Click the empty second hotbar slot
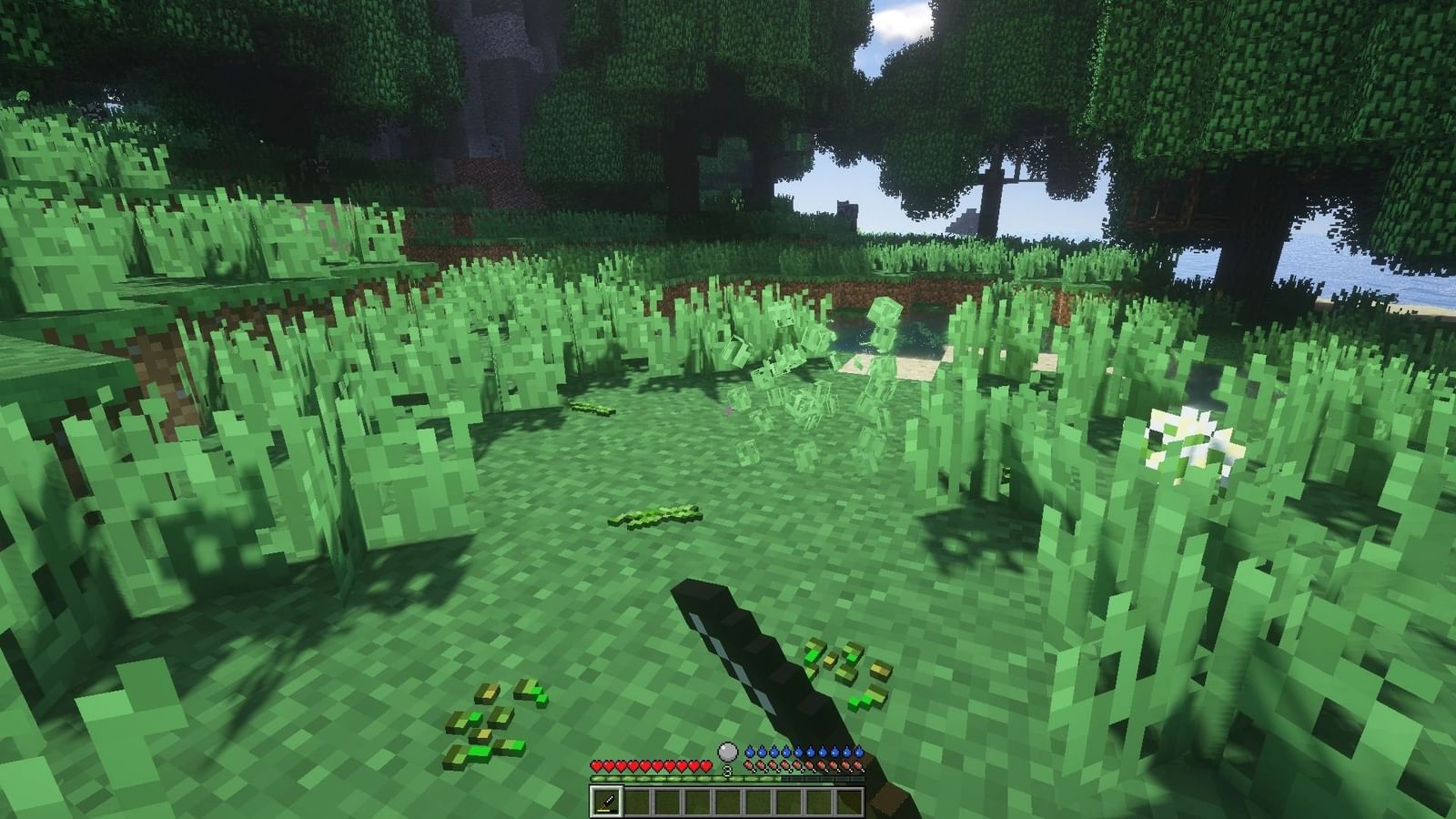 coord(637,801)
